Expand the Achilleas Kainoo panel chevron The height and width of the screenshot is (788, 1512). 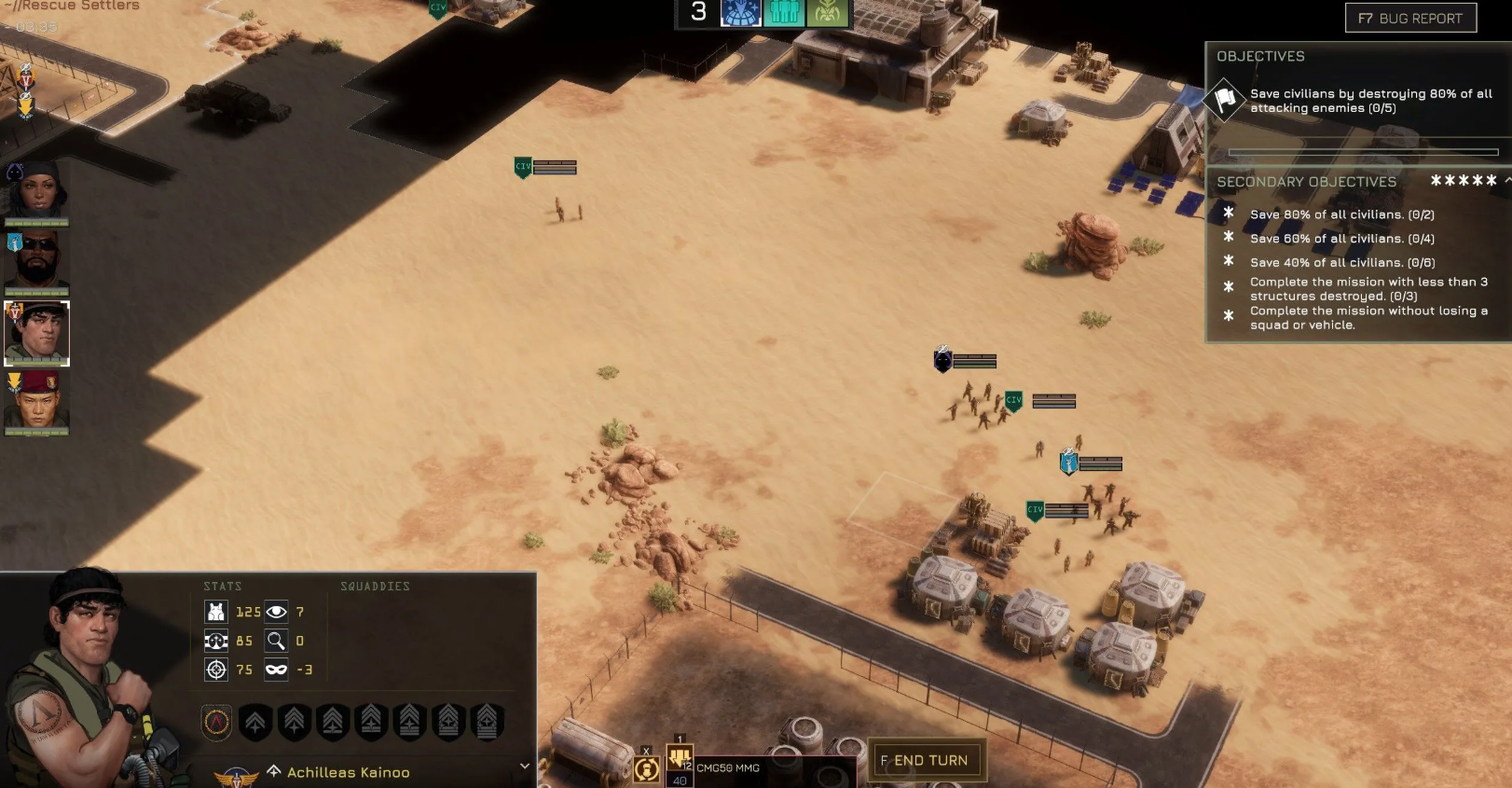pyautogui.click(x=525, y=767)
